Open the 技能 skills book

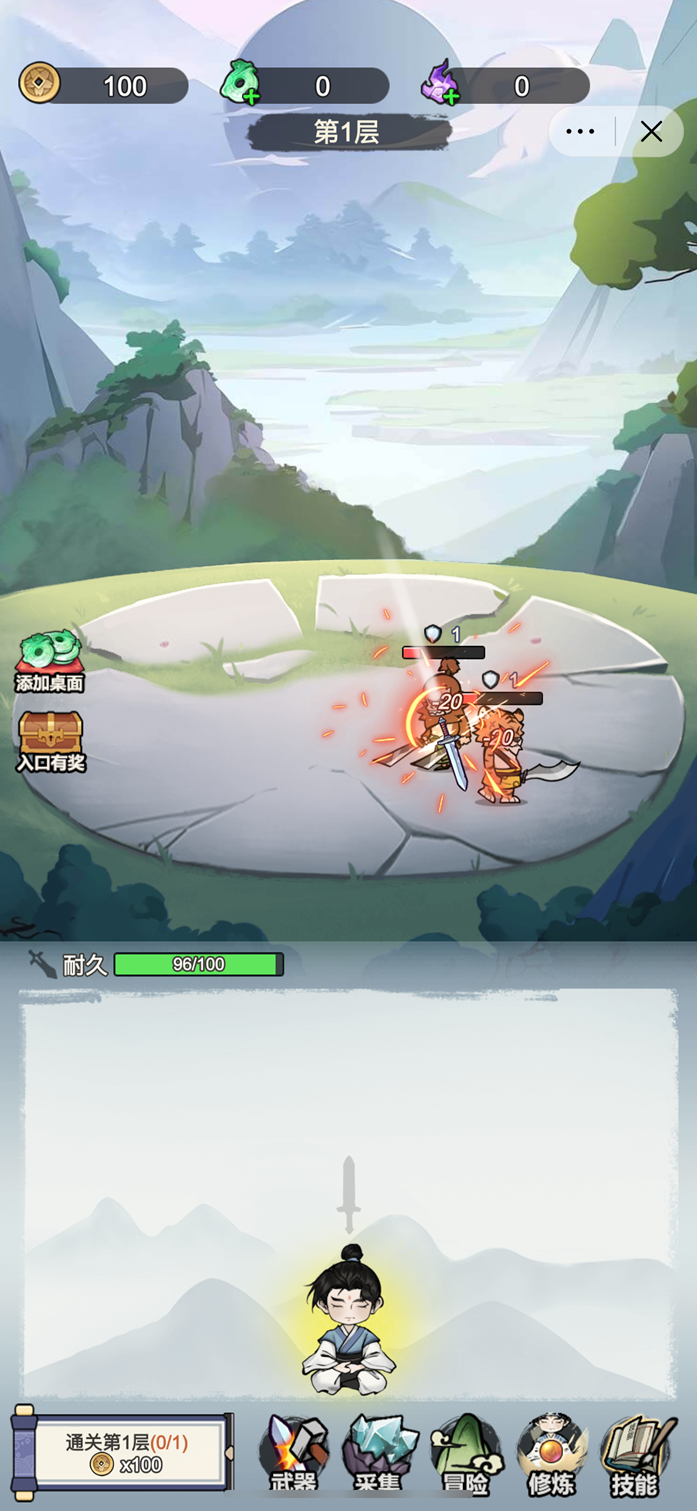click(x=635, y=1455)
